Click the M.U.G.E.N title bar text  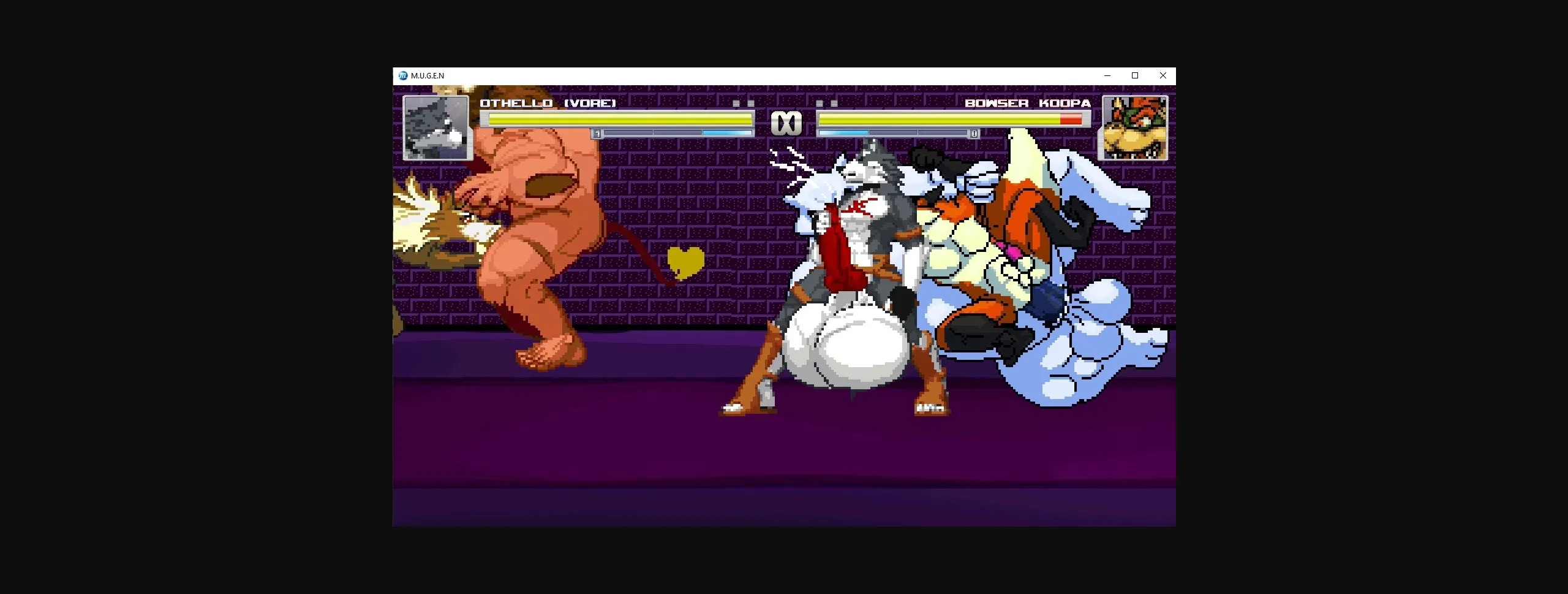tap(429, 75)
